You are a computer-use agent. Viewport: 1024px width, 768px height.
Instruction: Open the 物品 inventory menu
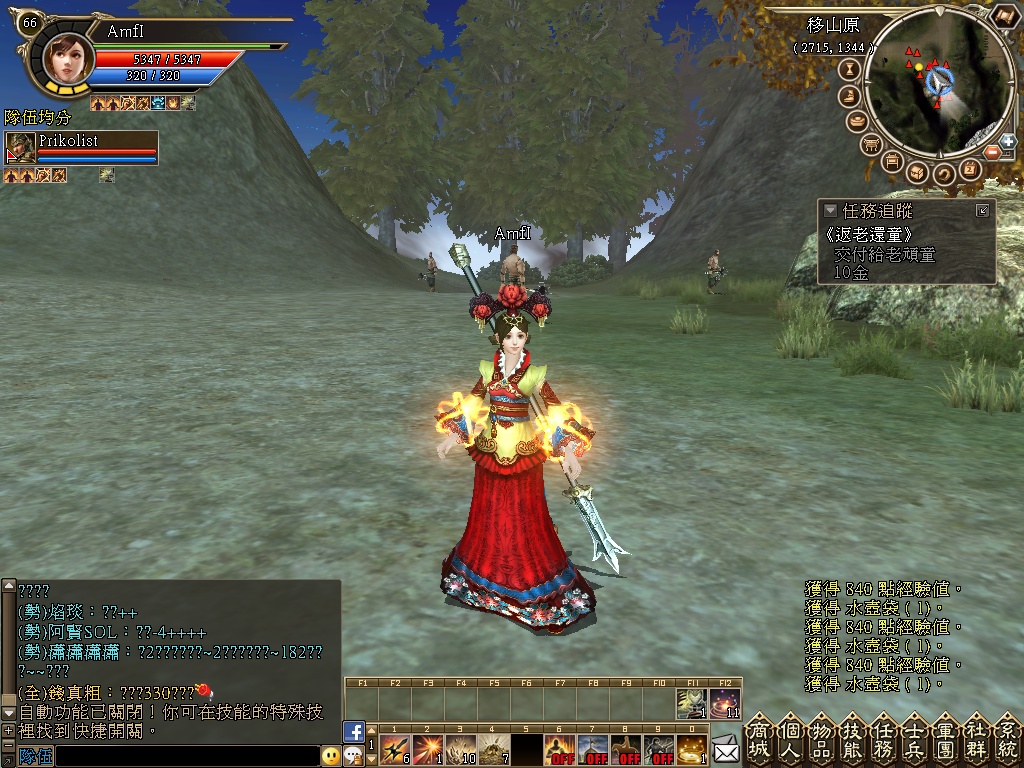(x=821, y=739)
